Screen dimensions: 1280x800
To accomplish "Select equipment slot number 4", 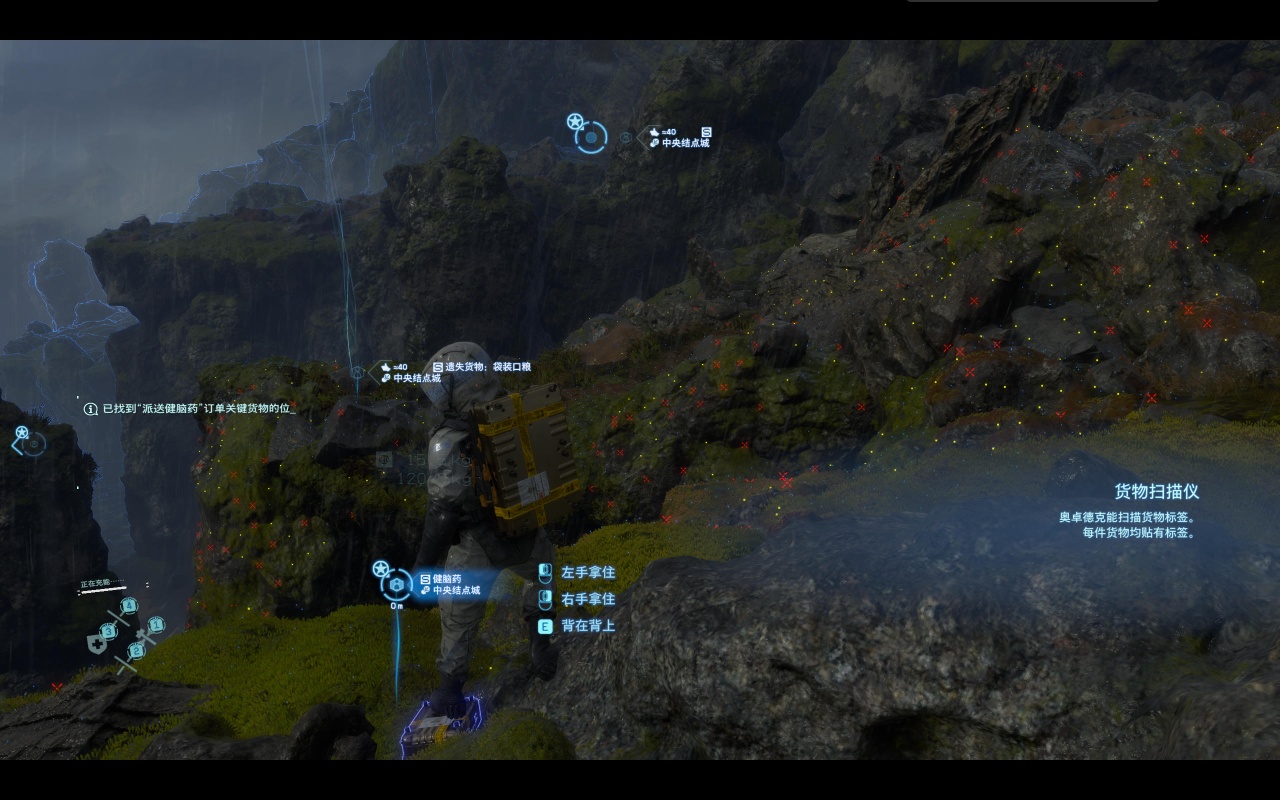I will click(x=129, y=606).
